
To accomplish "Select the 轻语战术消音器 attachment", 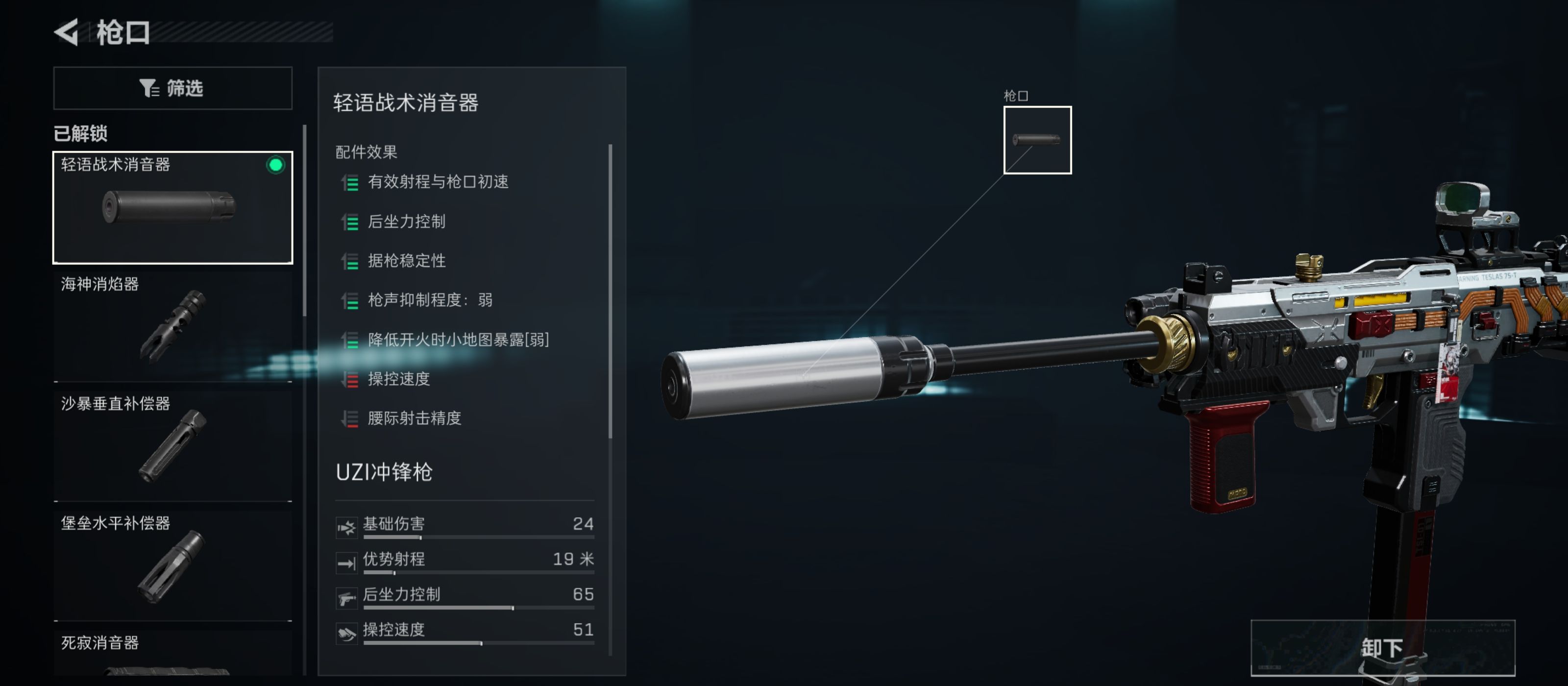I will (173, 207).
